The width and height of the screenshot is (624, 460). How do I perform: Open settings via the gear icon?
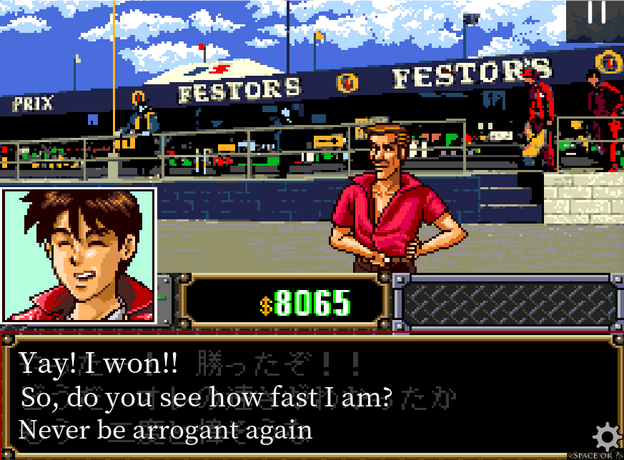(x=606, y=437)
